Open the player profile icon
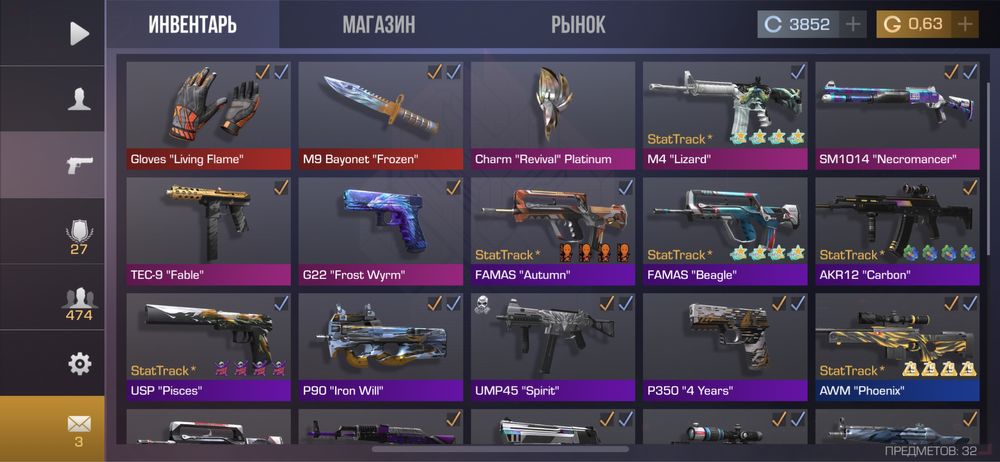1000x462 pixels. tap(79, 99)
